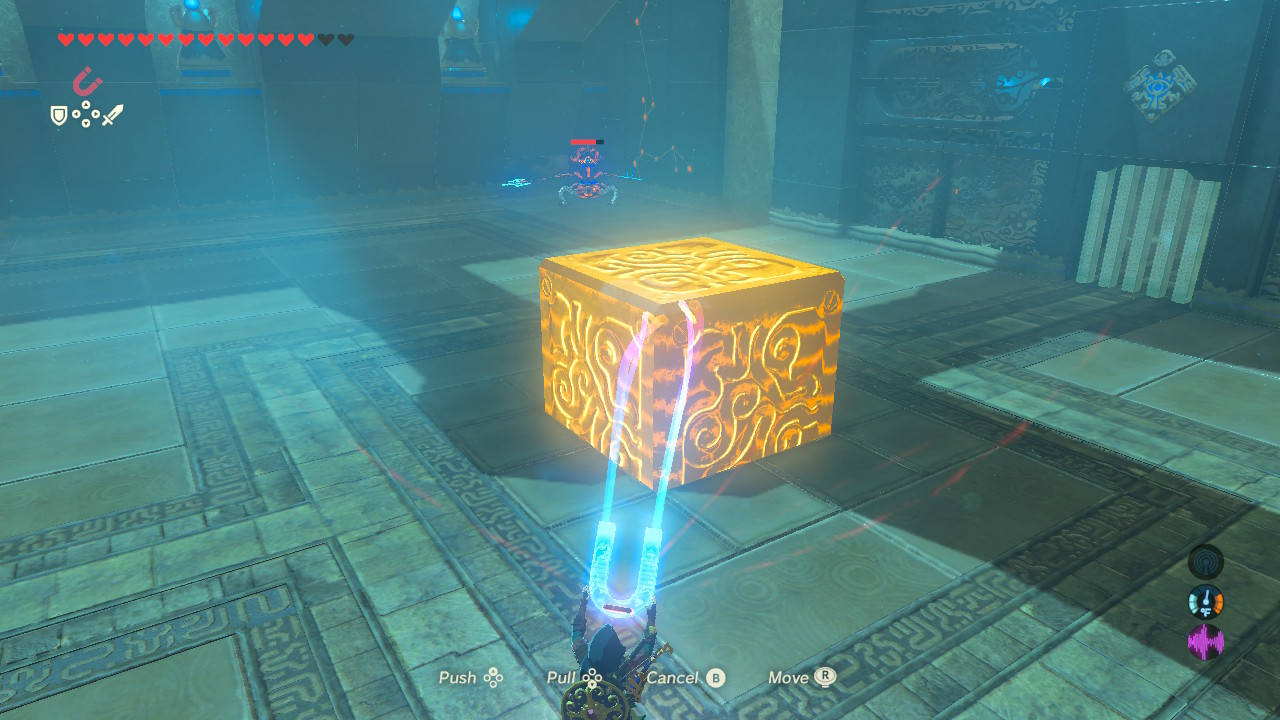Click the sword icon in the HUD
This screenshot has width=1280, height=720.
coord(113,114)
